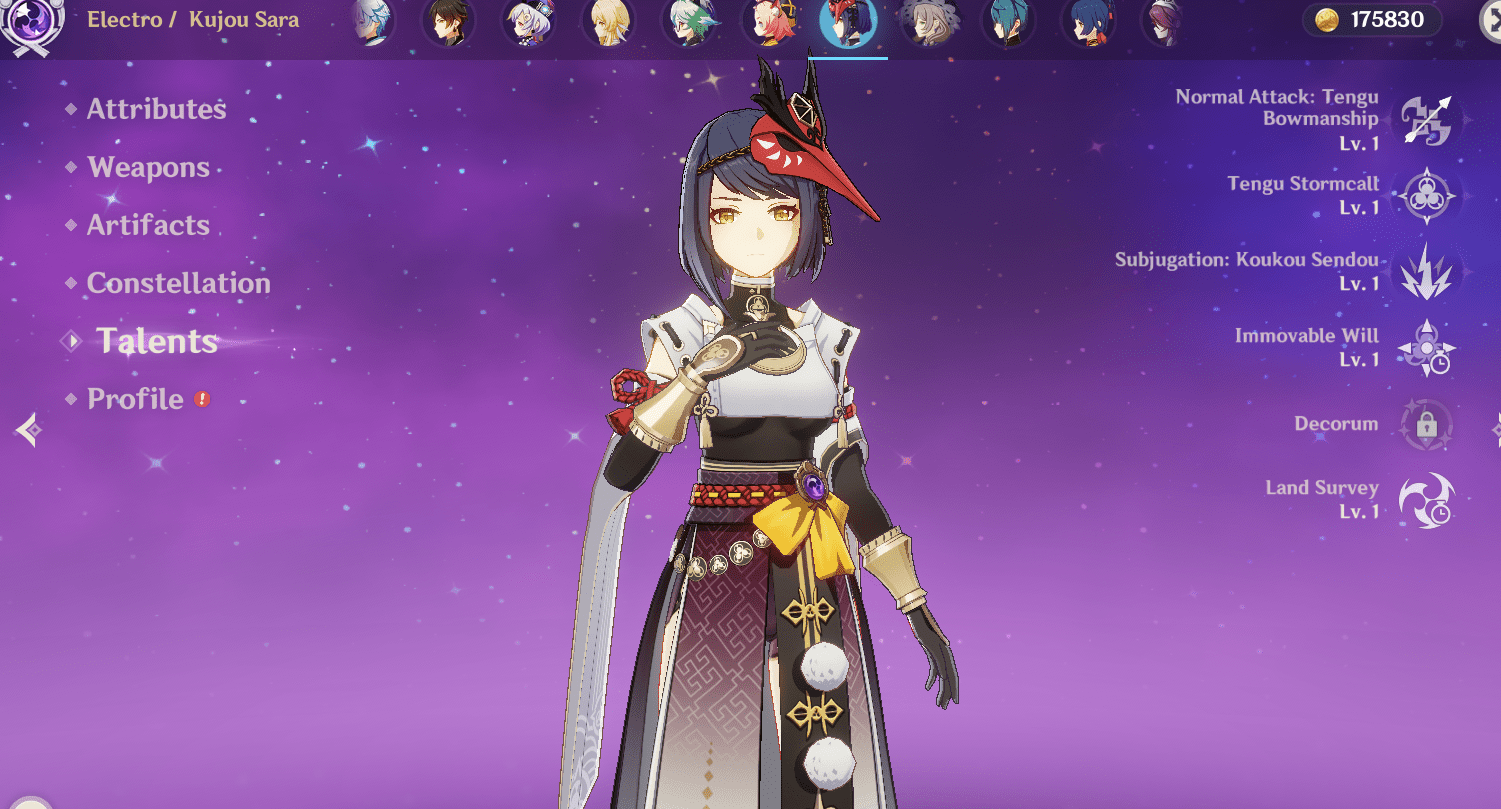View the Immovable Will passive talent
The image size is (1501, 809).
(1426, 348)
